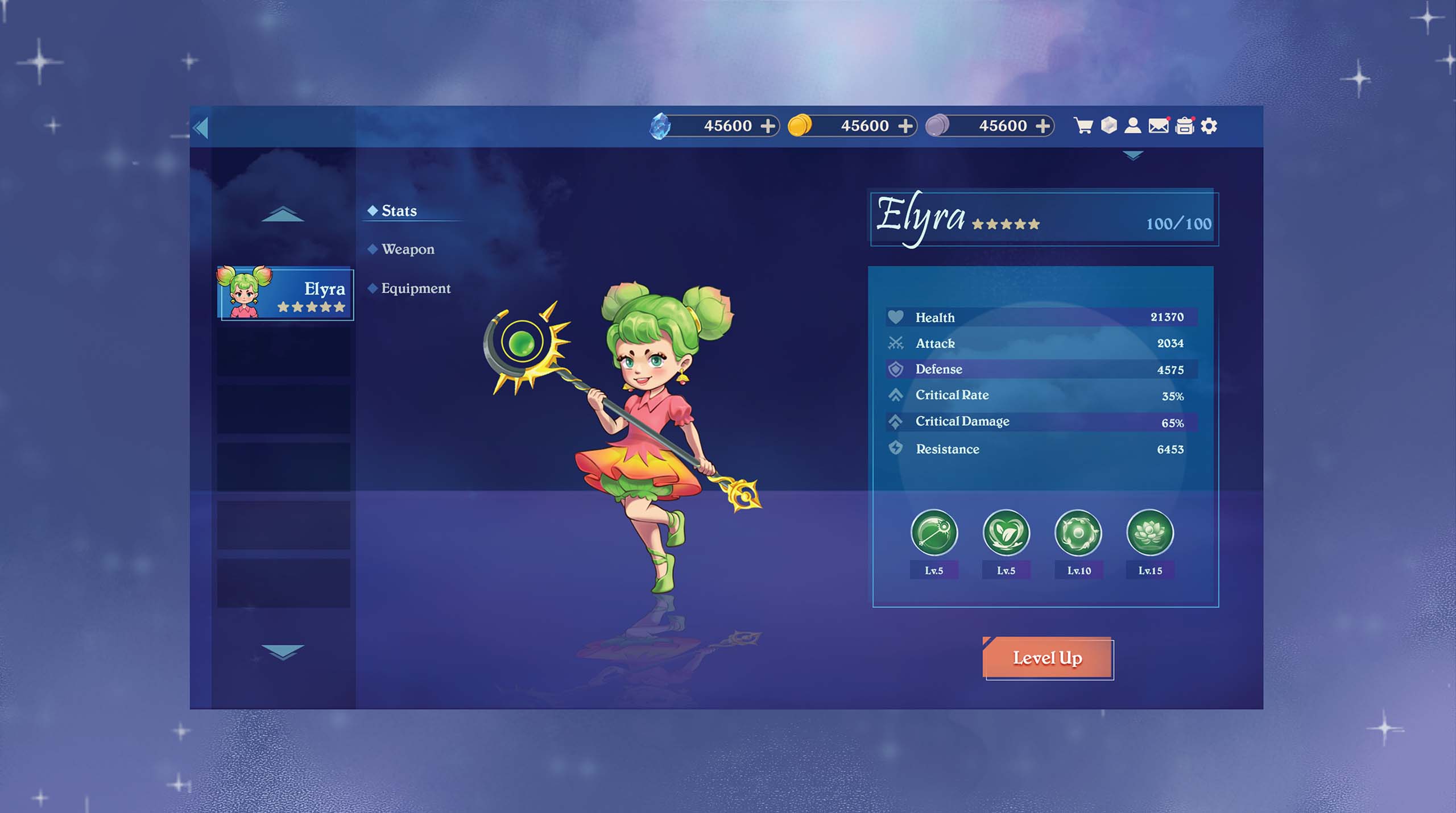1456x813 pixels.
Task: Select the leaf heart skill icon
Action: [1006, 533]
